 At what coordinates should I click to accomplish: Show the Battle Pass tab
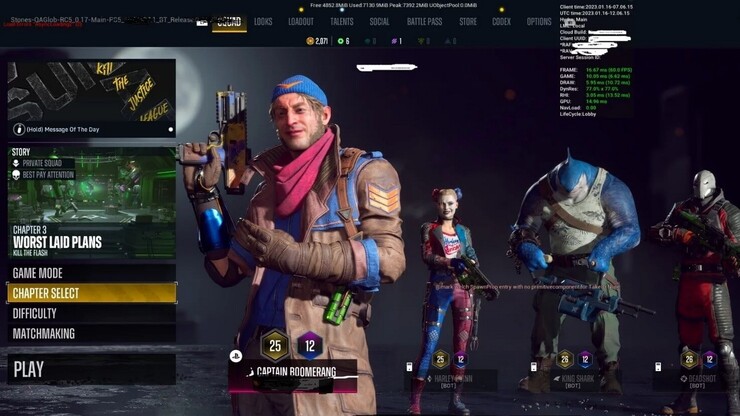click(x=424, y=21)
